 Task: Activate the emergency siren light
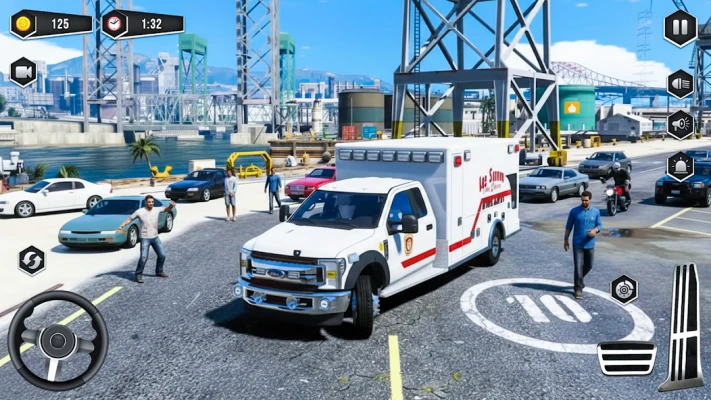(681, 165)
